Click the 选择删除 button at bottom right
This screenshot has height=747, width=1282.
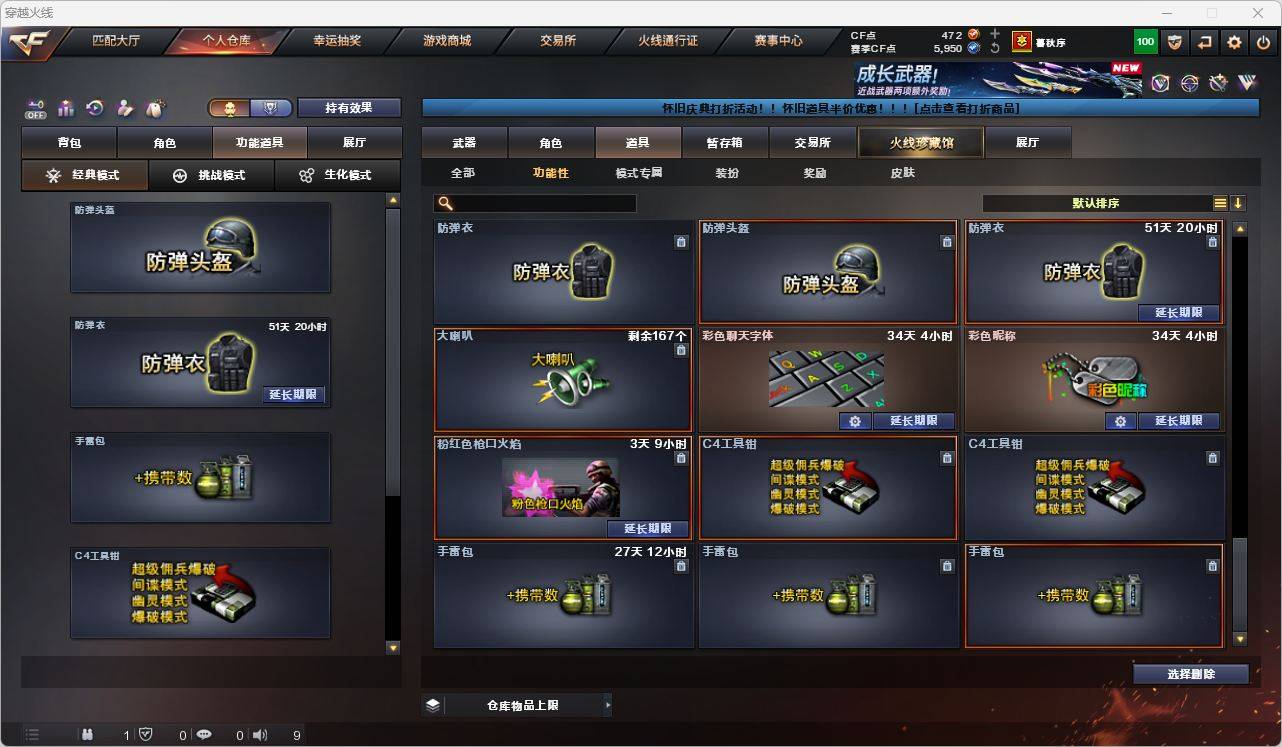pyautogui.click(x=1190, y=674)
